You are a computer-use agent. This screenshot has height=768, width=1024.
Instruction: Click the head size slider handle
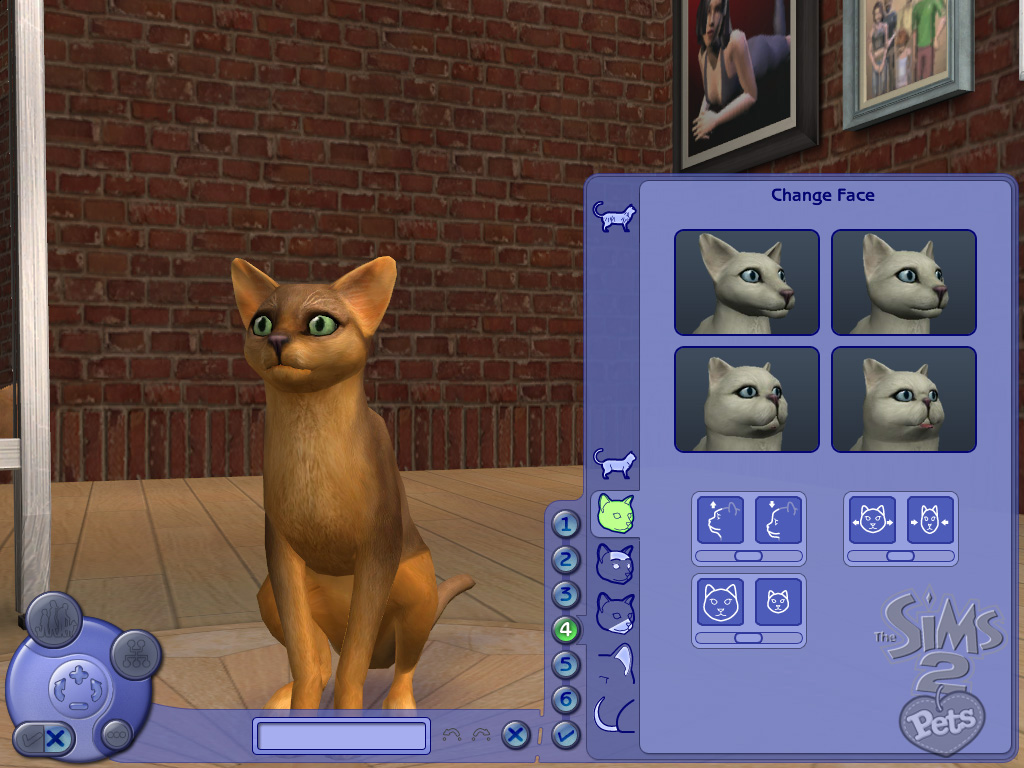coord(748,637)
